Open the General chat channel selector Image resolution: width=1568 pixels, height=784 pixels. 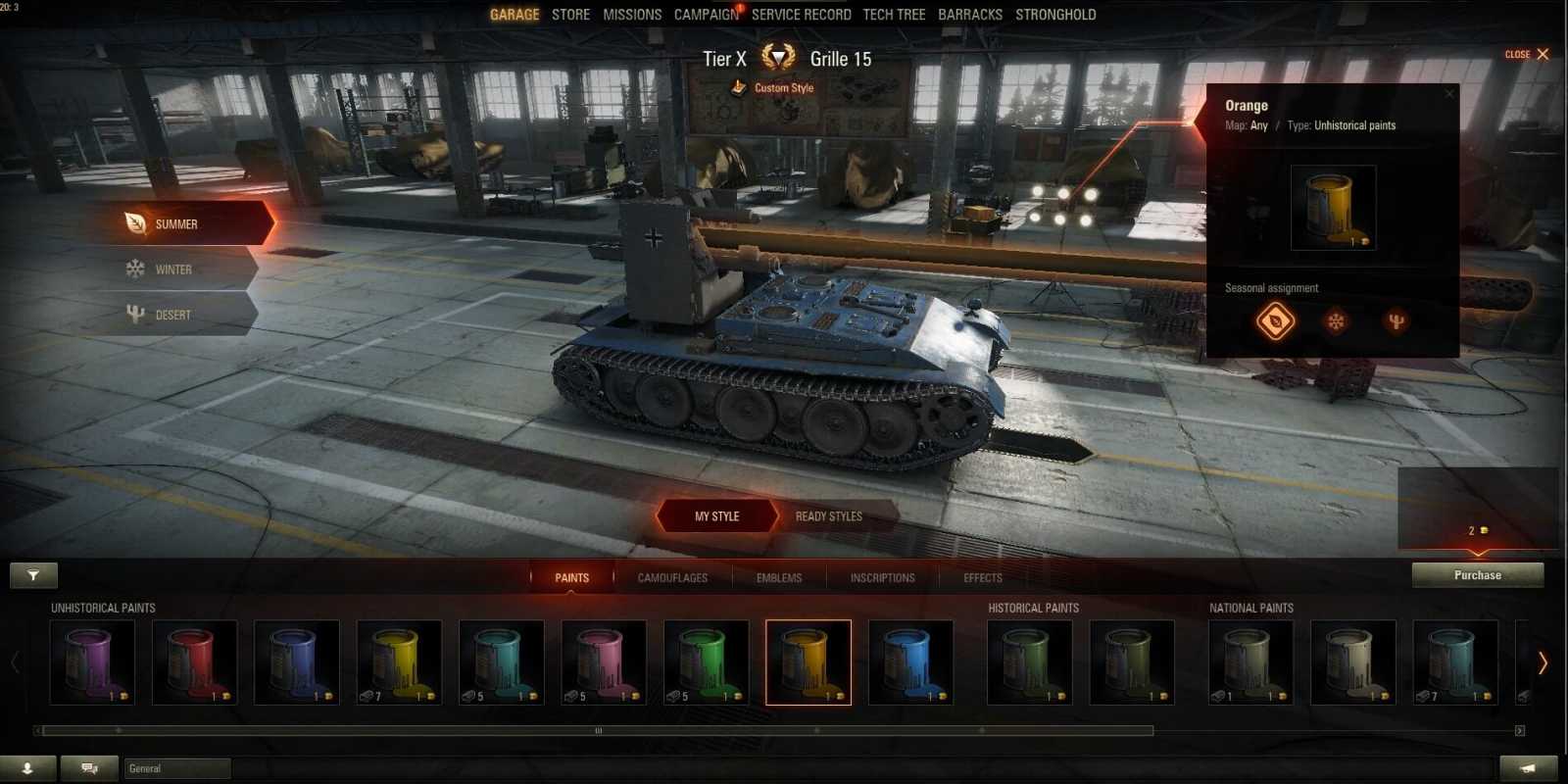coord(176,768)
